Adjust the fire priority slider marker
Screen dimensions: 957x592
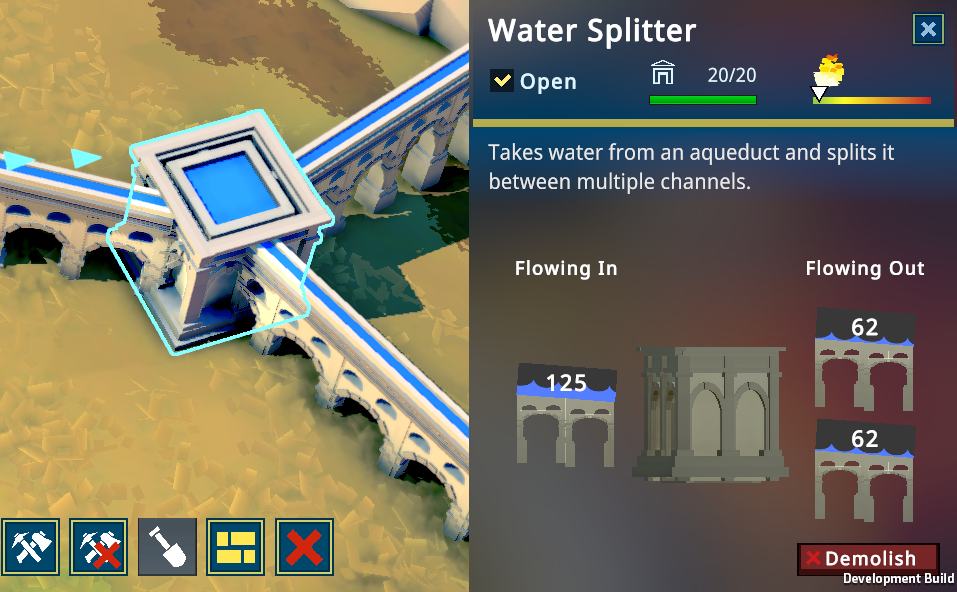819,94
